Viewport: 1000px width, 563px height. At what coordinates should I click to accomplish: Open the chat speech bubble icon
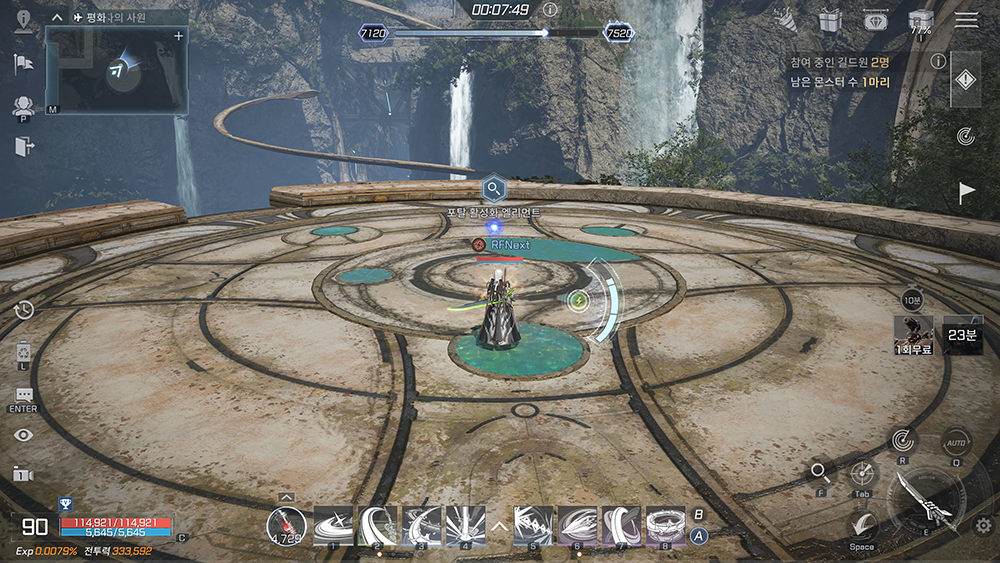24,395
